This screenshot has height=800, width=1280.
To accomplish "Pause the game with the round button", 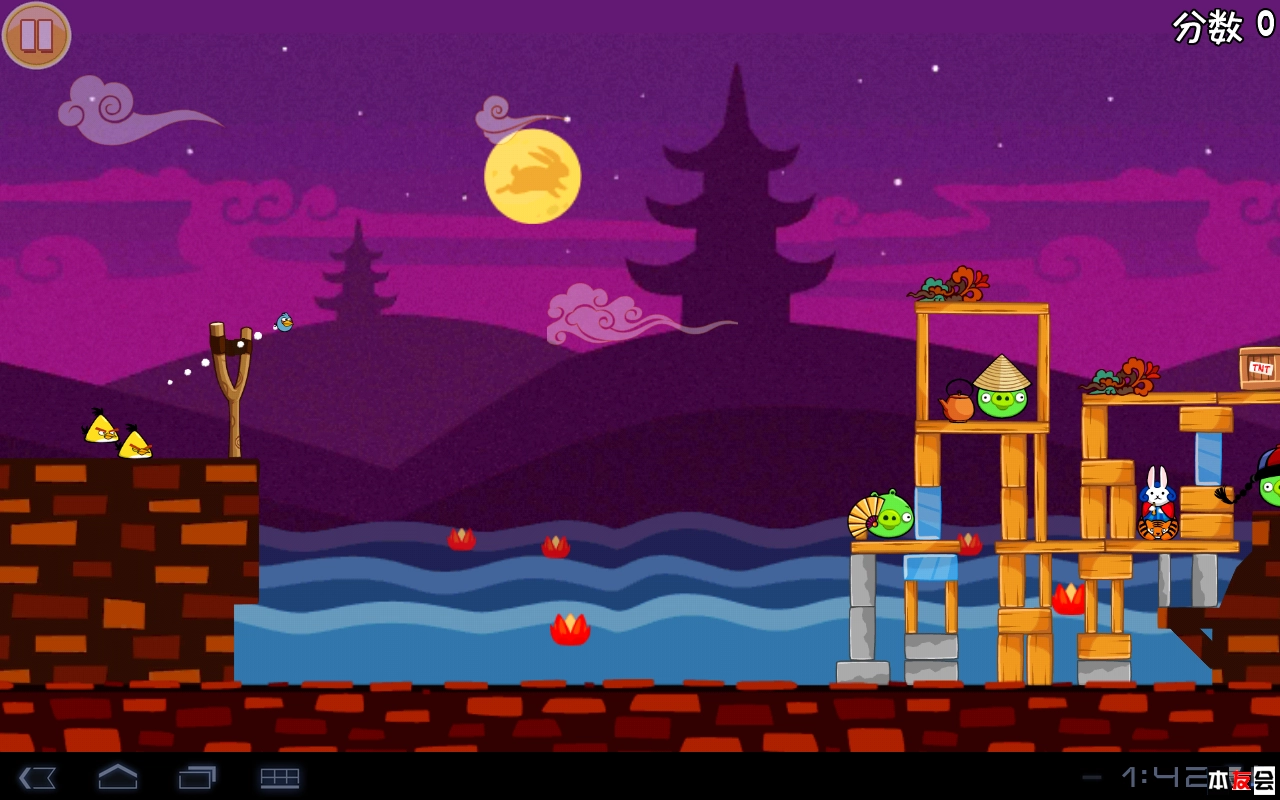I will click(x=37, y=35).
